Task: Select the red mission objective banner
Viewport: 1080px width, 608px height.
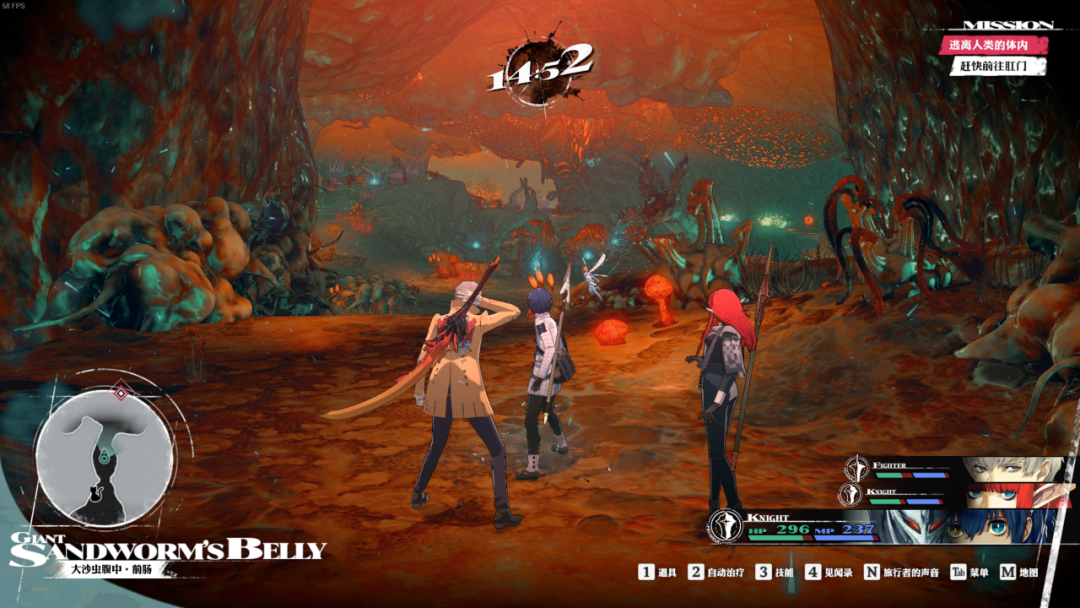Action: (996, 45)
